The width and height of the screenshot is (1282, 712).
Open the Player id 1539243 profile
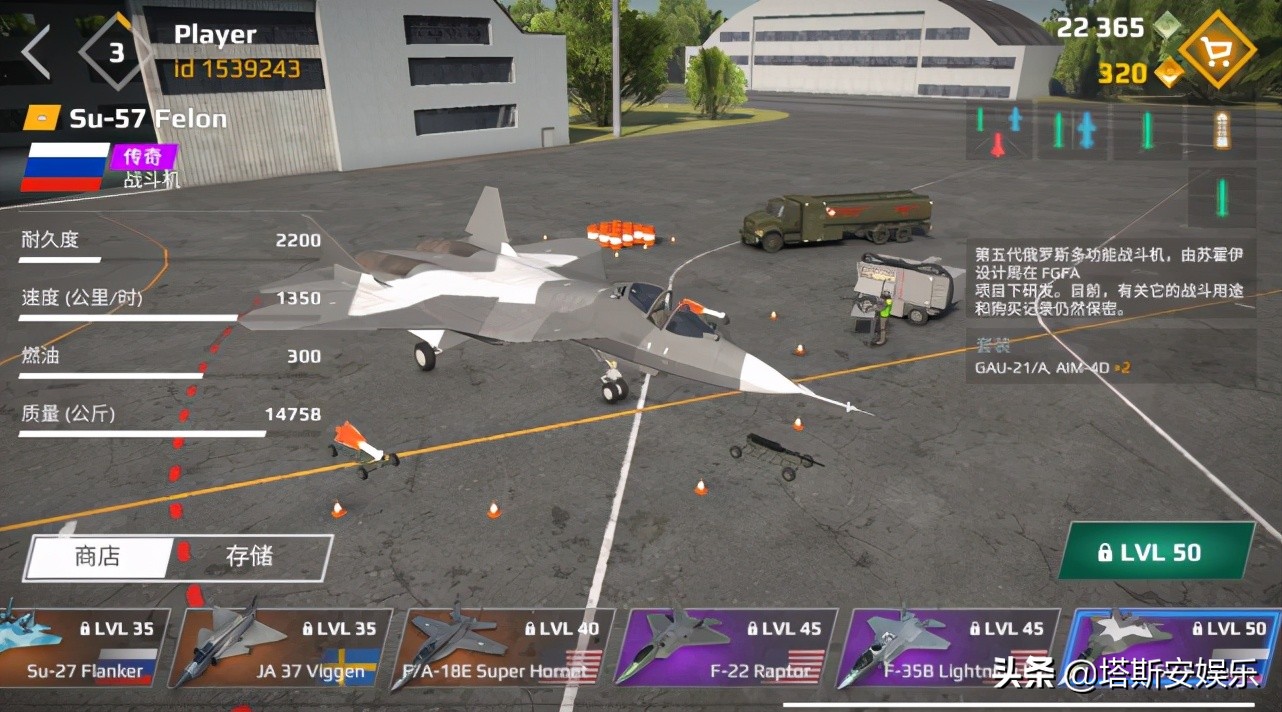236,51
